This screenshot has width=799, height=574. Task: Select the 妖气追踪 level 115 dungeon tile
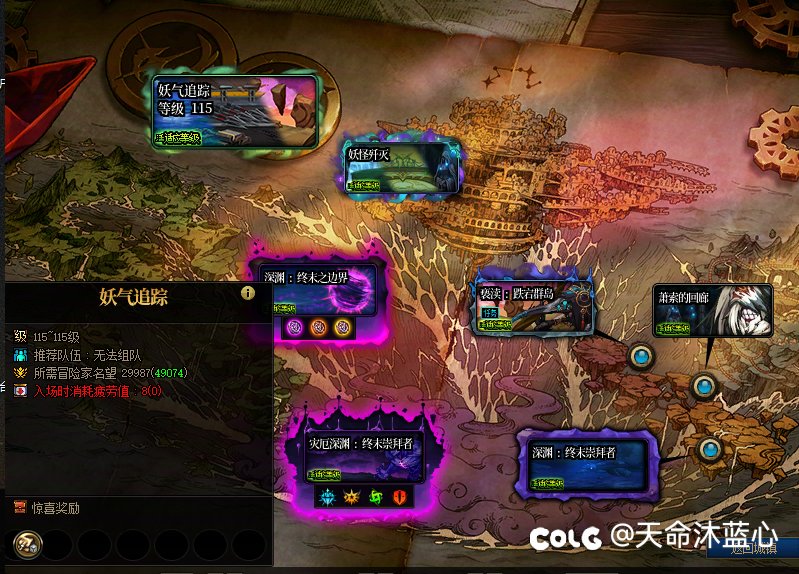tap(236, 111)
